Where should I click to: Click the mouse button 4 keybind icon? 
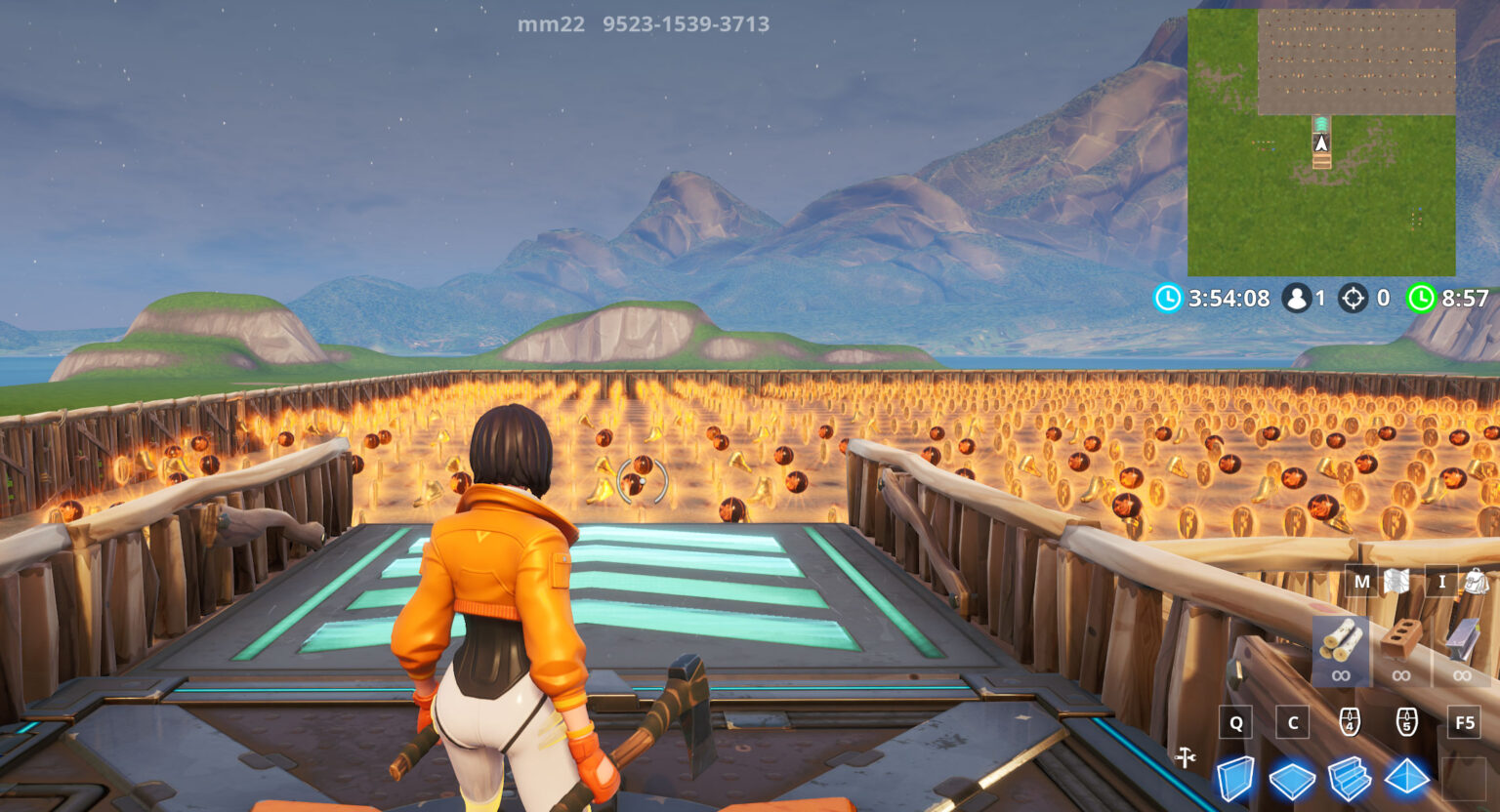[1350, 720]
